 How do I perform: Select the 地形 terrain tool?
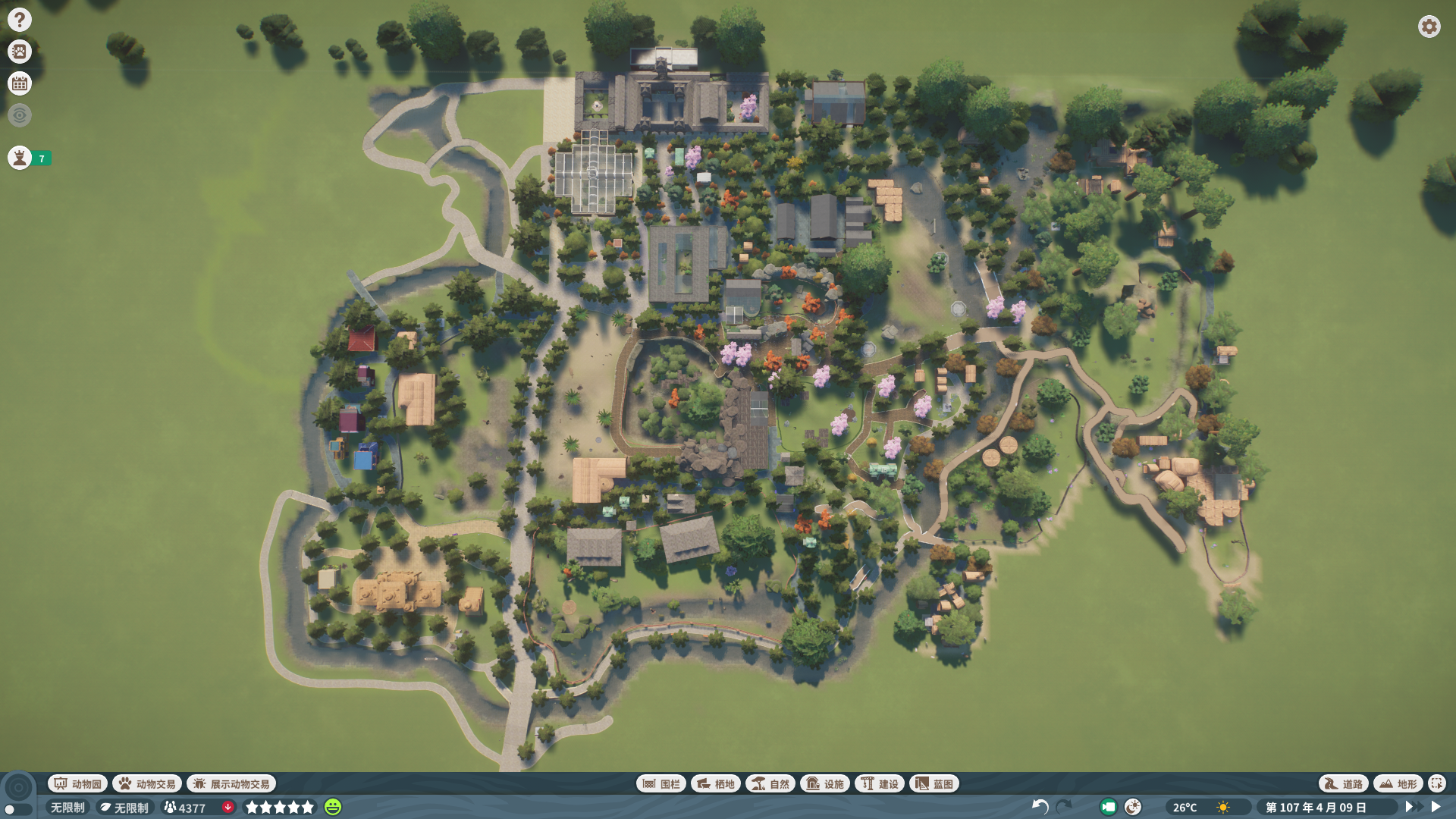[1398, 783]
